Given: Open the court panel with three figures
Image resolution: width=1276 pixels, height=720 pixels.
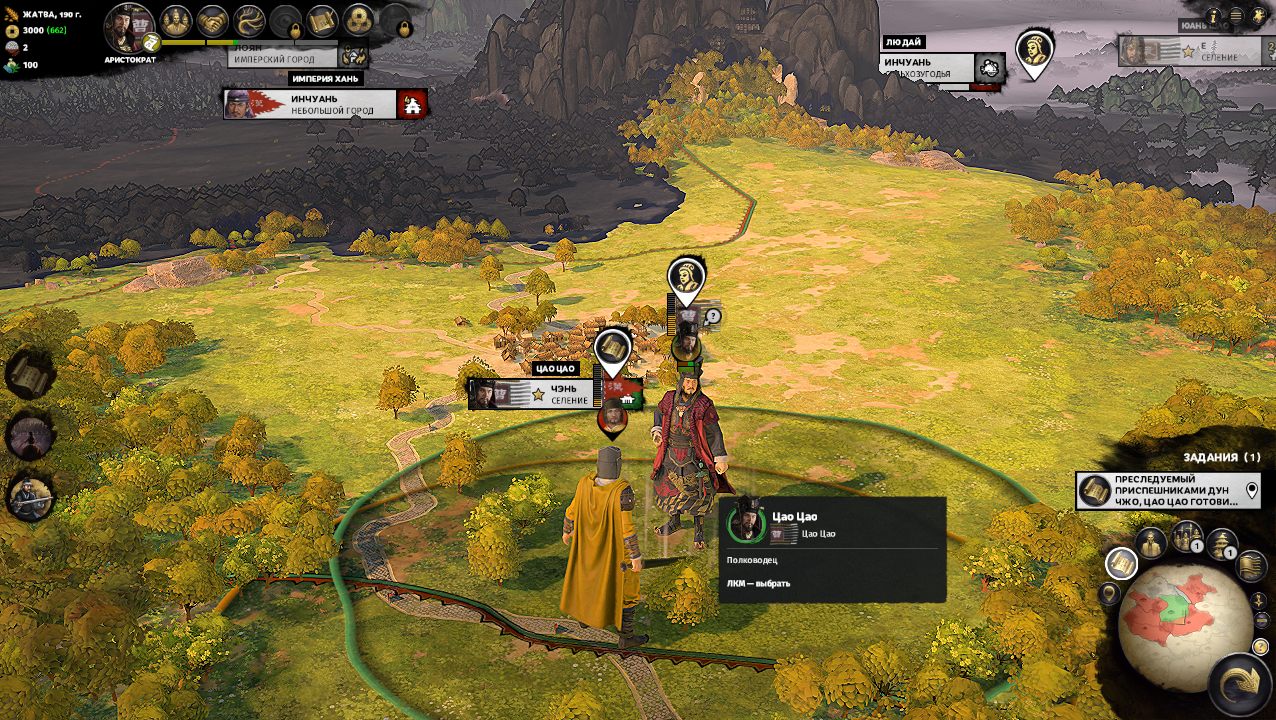Looking at the screenshot, I should (x=176, y=21).
